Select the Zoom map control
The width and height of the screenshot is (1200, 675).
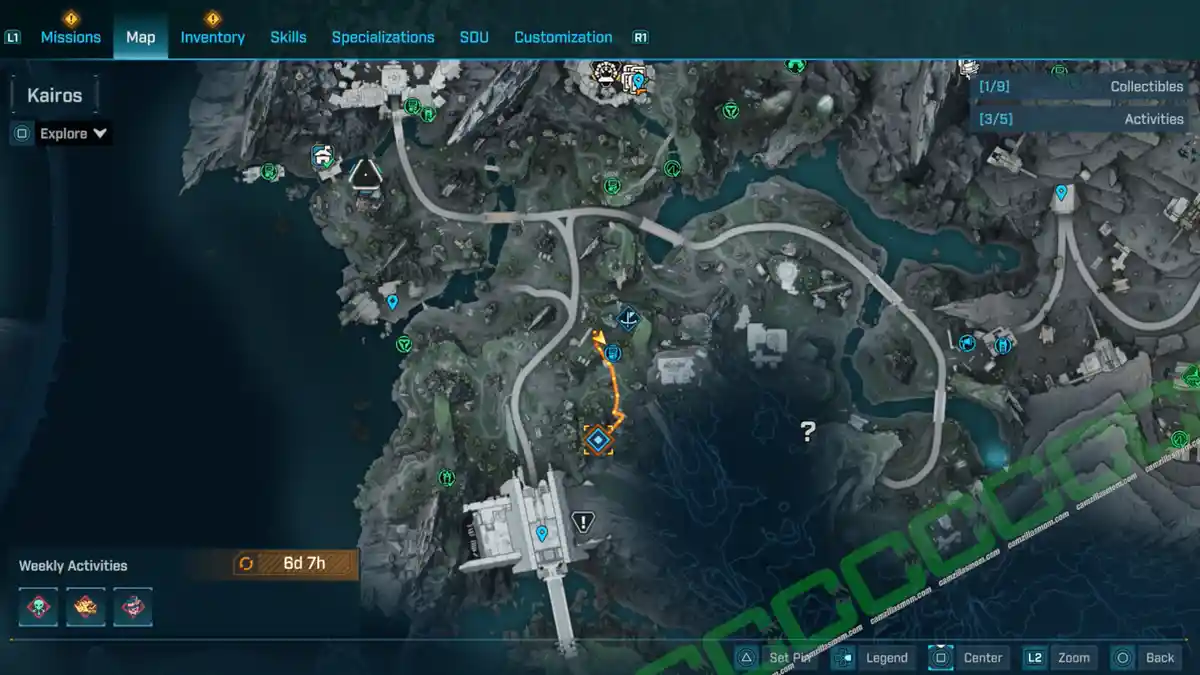coord(1060,657)
